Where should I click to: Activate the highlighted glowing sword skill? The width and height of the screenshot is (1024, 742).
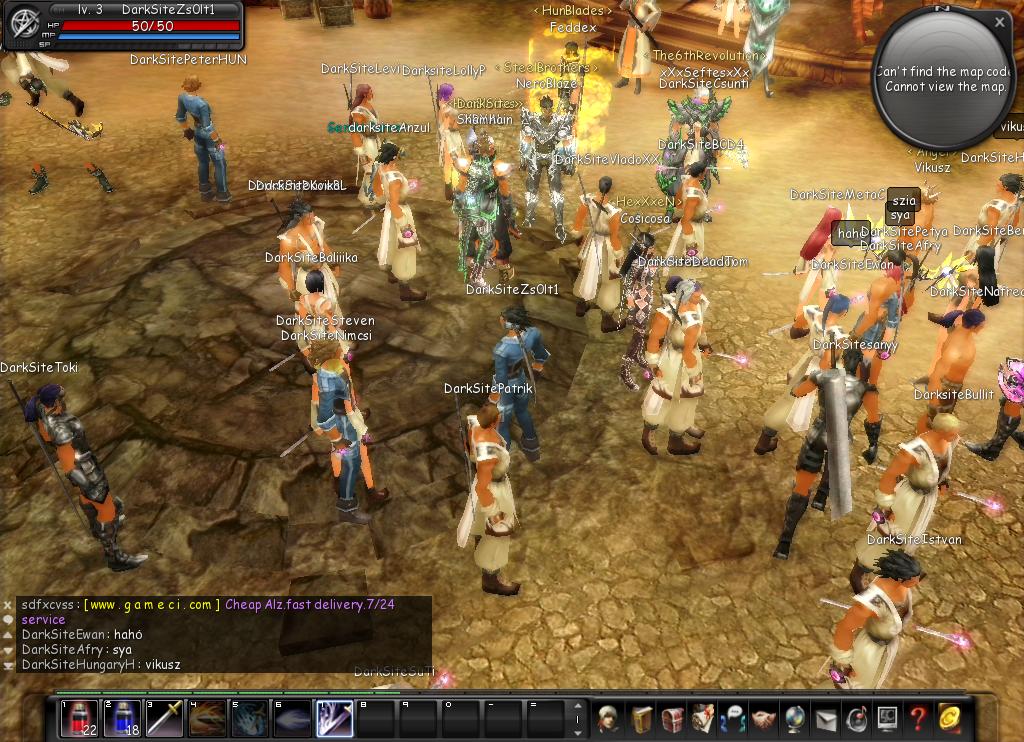click(x=334, y=719)
